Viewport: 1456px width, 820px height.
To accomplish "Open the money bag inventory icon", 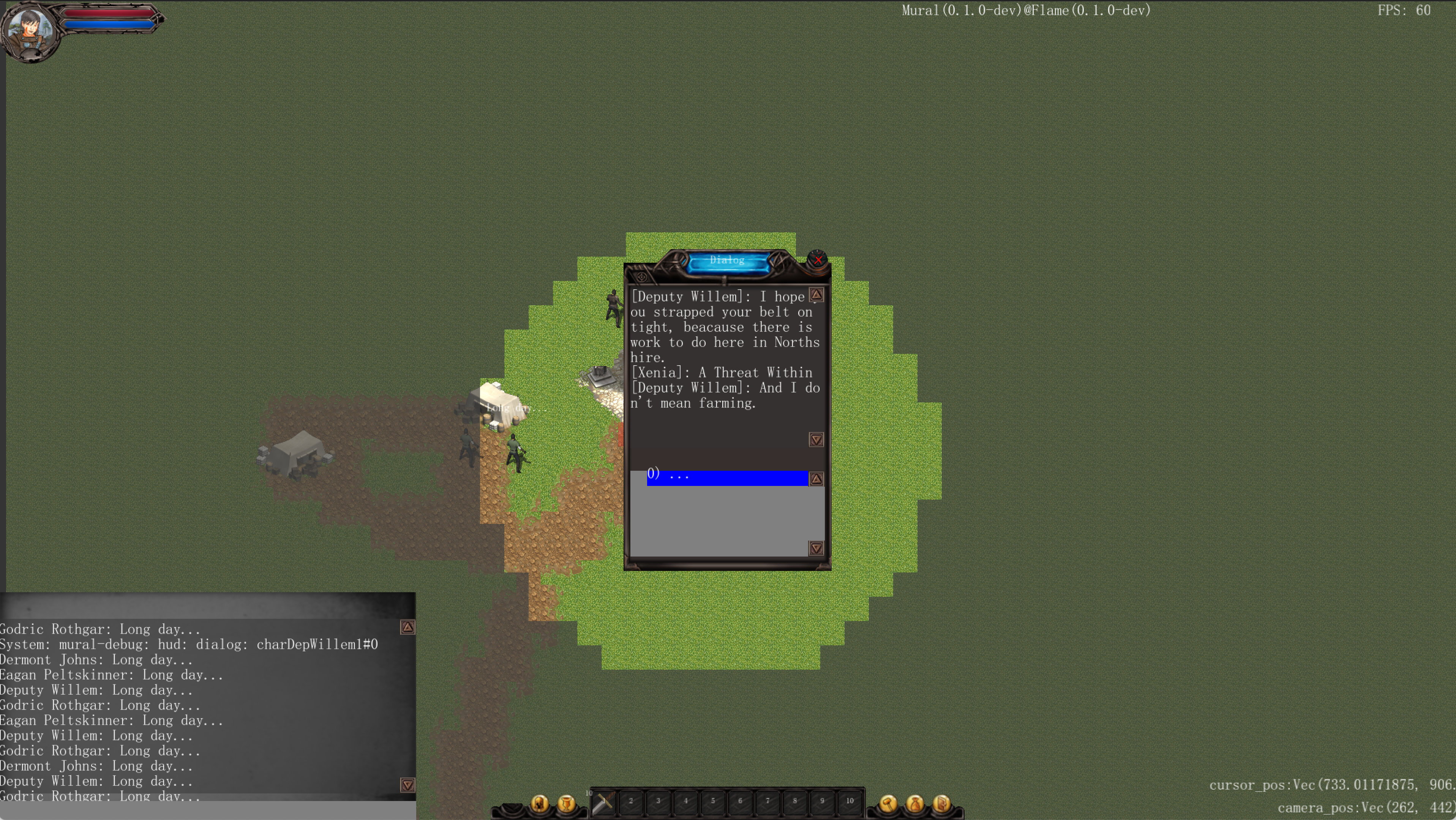I will click(x=914, y=803).
